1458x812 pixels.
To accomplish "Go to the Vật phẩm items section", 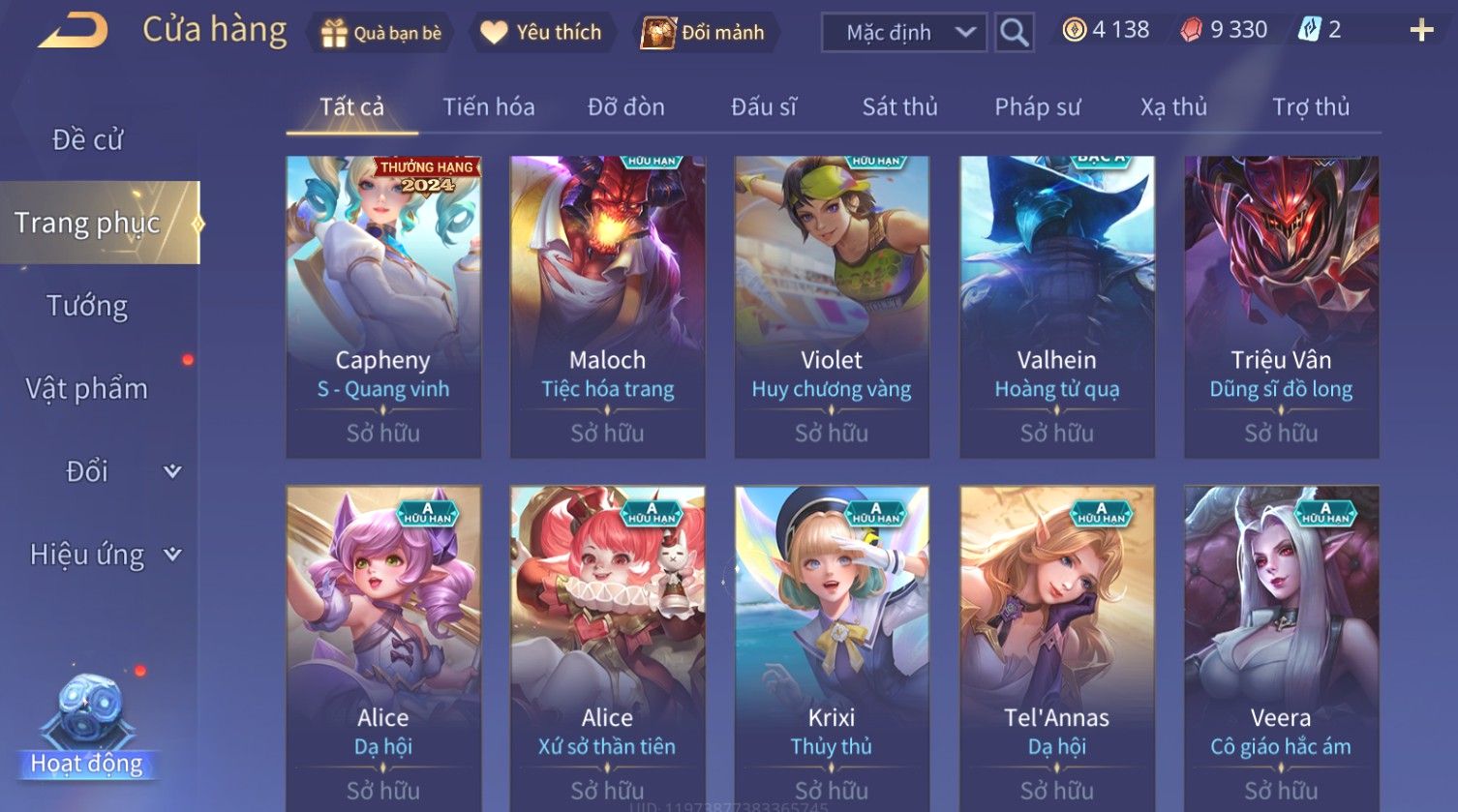I will click(88, 389).
